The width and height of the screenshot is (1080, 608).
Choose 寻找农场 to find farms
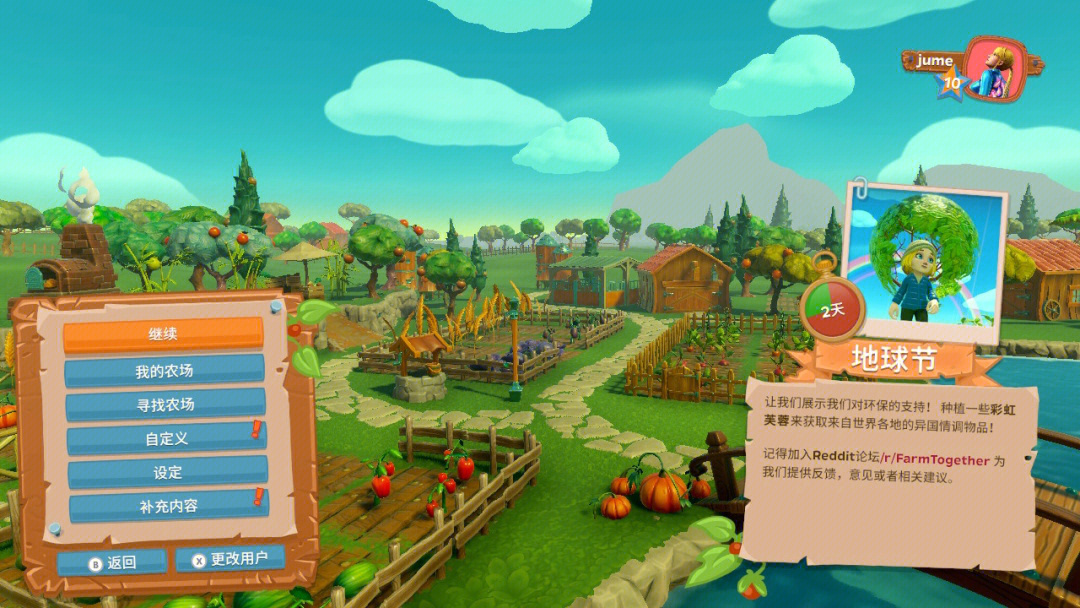(165, 405)
